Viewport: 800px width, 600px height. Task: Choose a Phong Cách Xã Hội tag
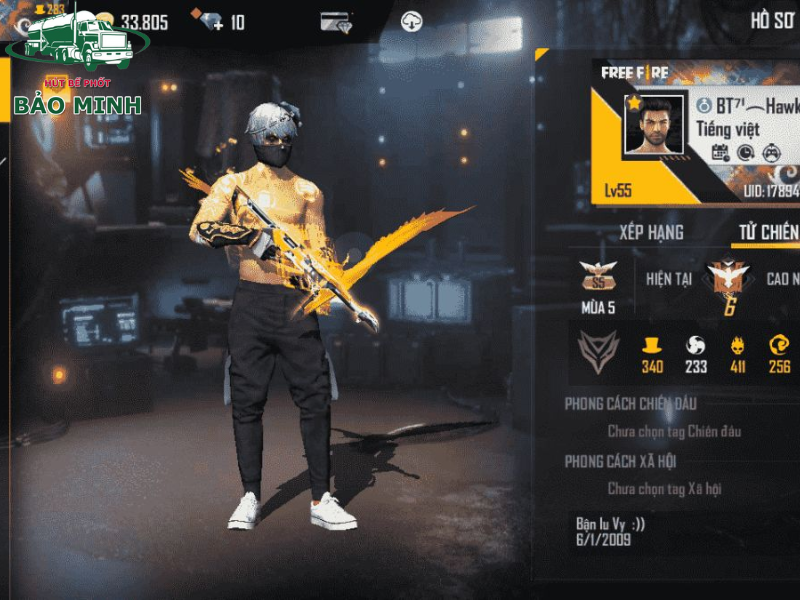[x=665, y=489]
